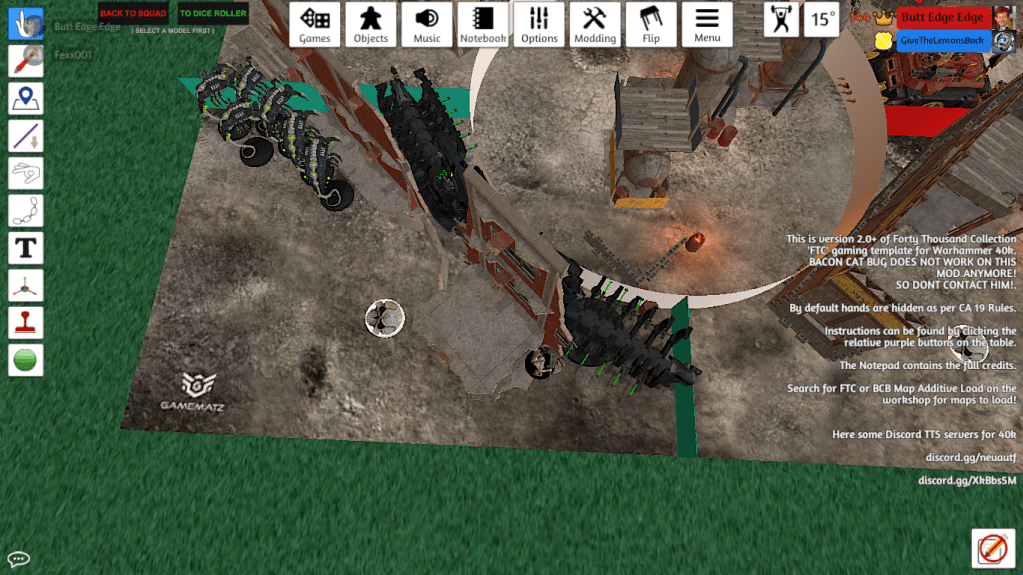Choose the map pin zone tool
Viewport: 1023px width, 575px height.
26,98
